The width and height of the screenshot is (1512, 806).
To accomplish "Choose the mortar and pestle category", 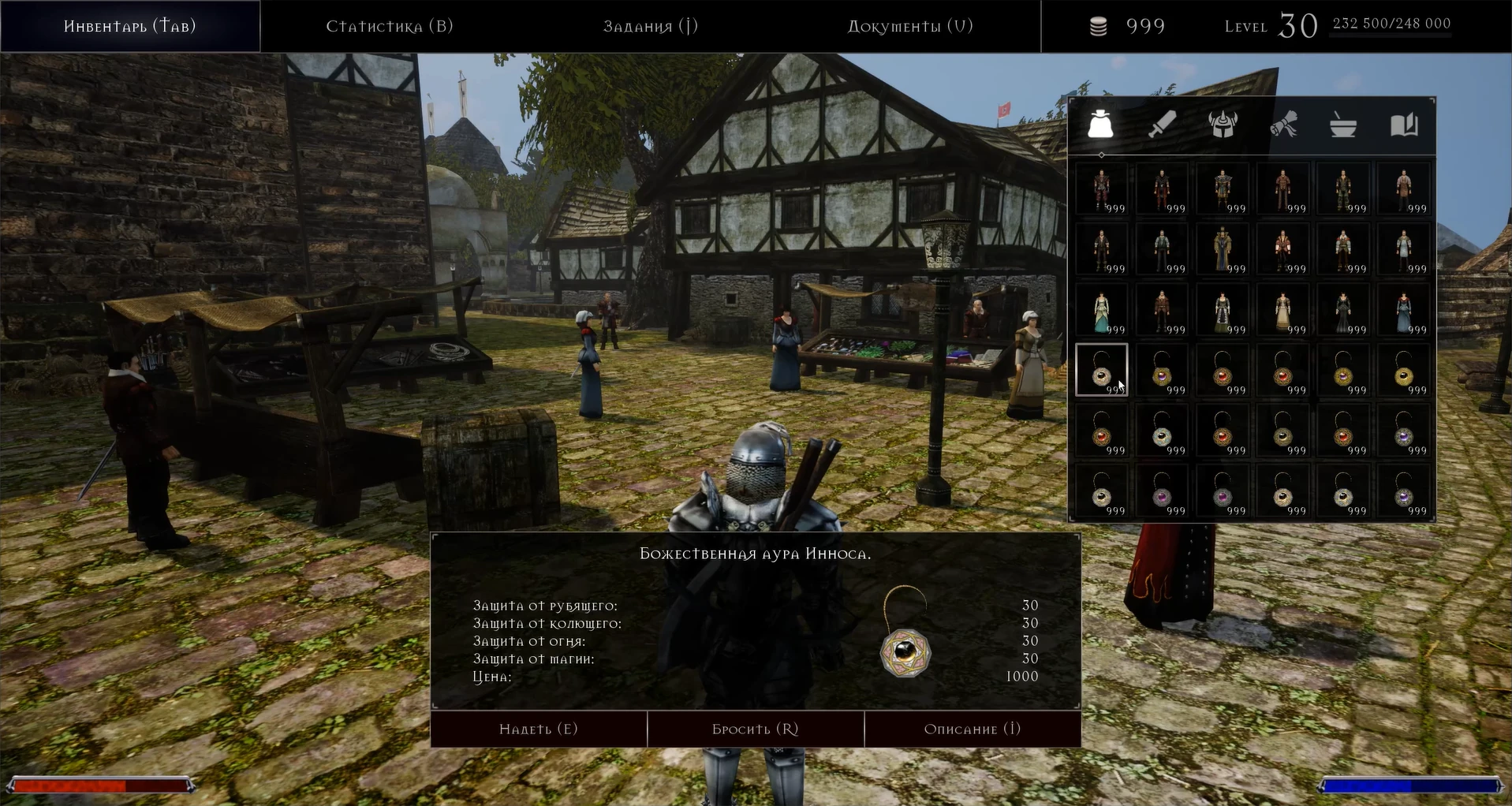I will click(x=1343, y=125).
